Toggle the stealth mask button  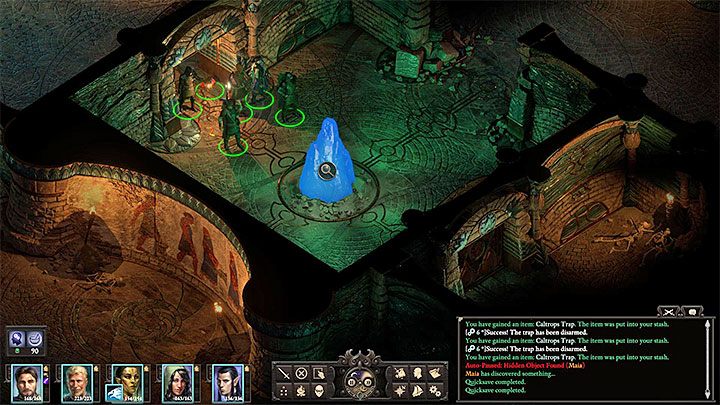click(318, 390)
